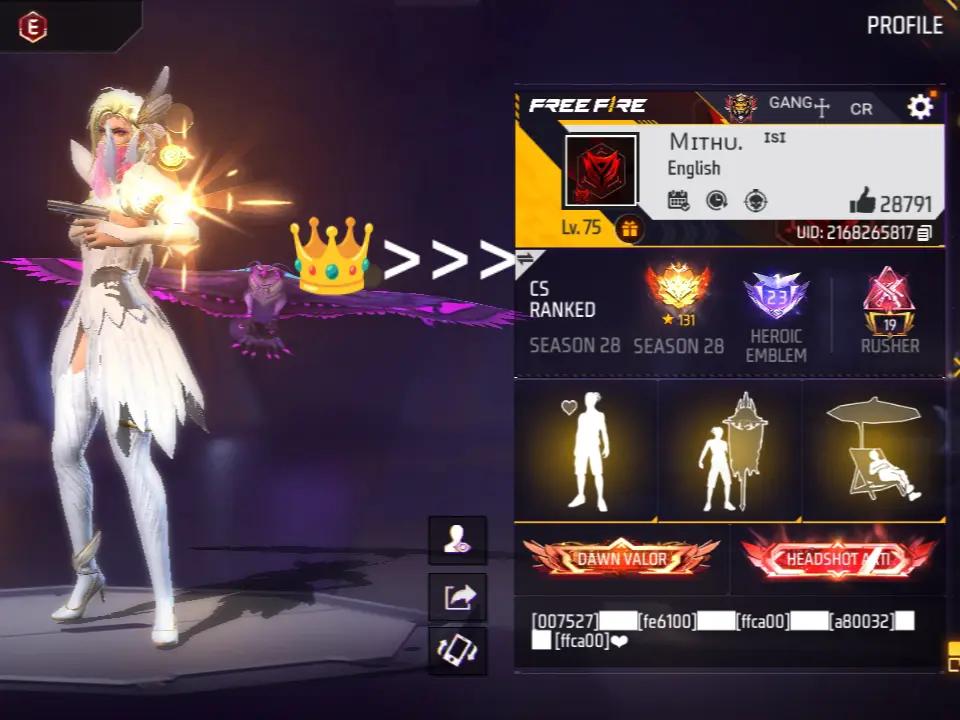Image resolution: width=960 pixels, height=720 pixels.
Task: Select the skull crosshair icon under the name
Action: tap(755, 200)
